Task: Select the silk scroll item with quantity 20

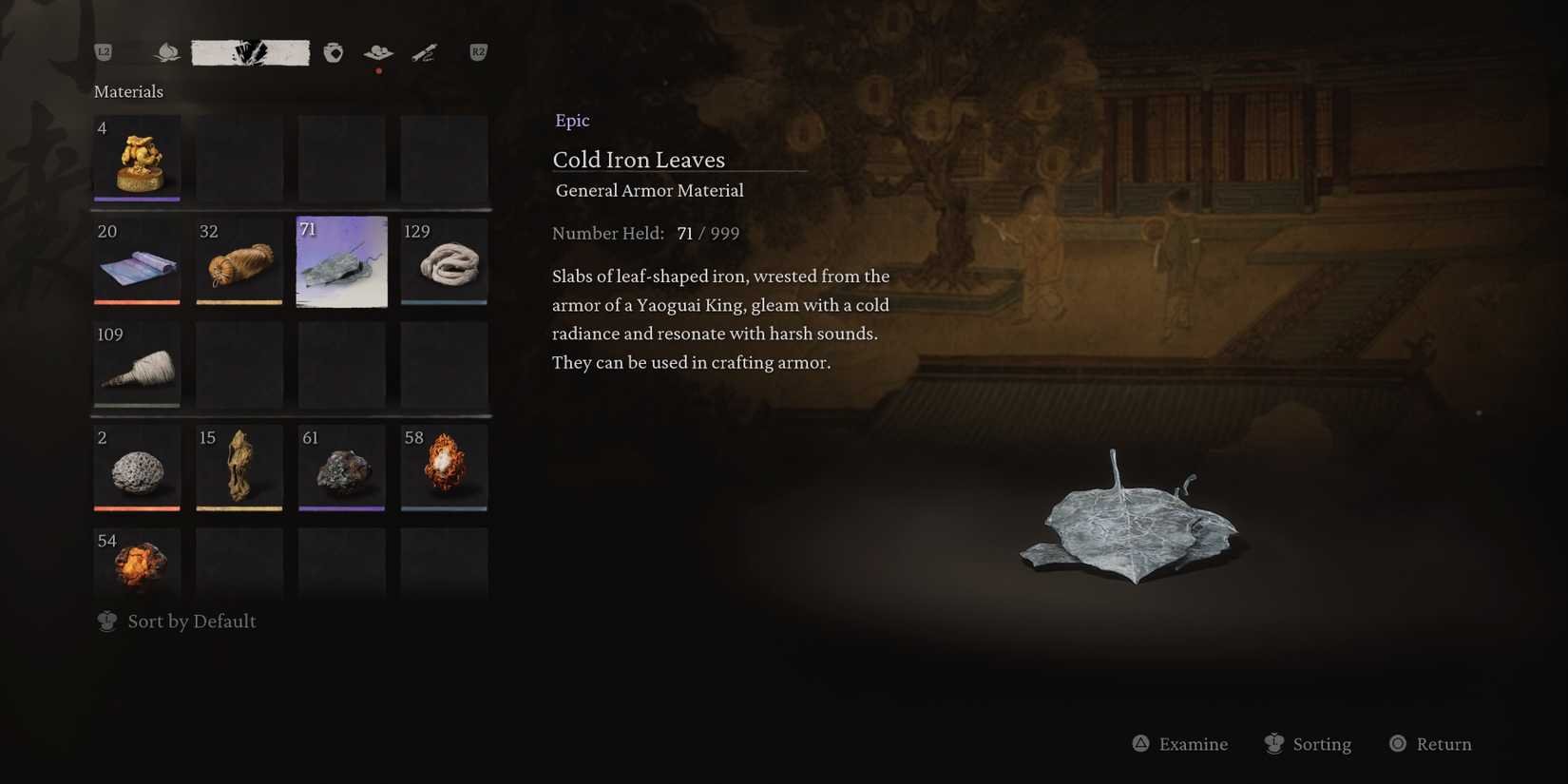Action: (x=136, y=261)
